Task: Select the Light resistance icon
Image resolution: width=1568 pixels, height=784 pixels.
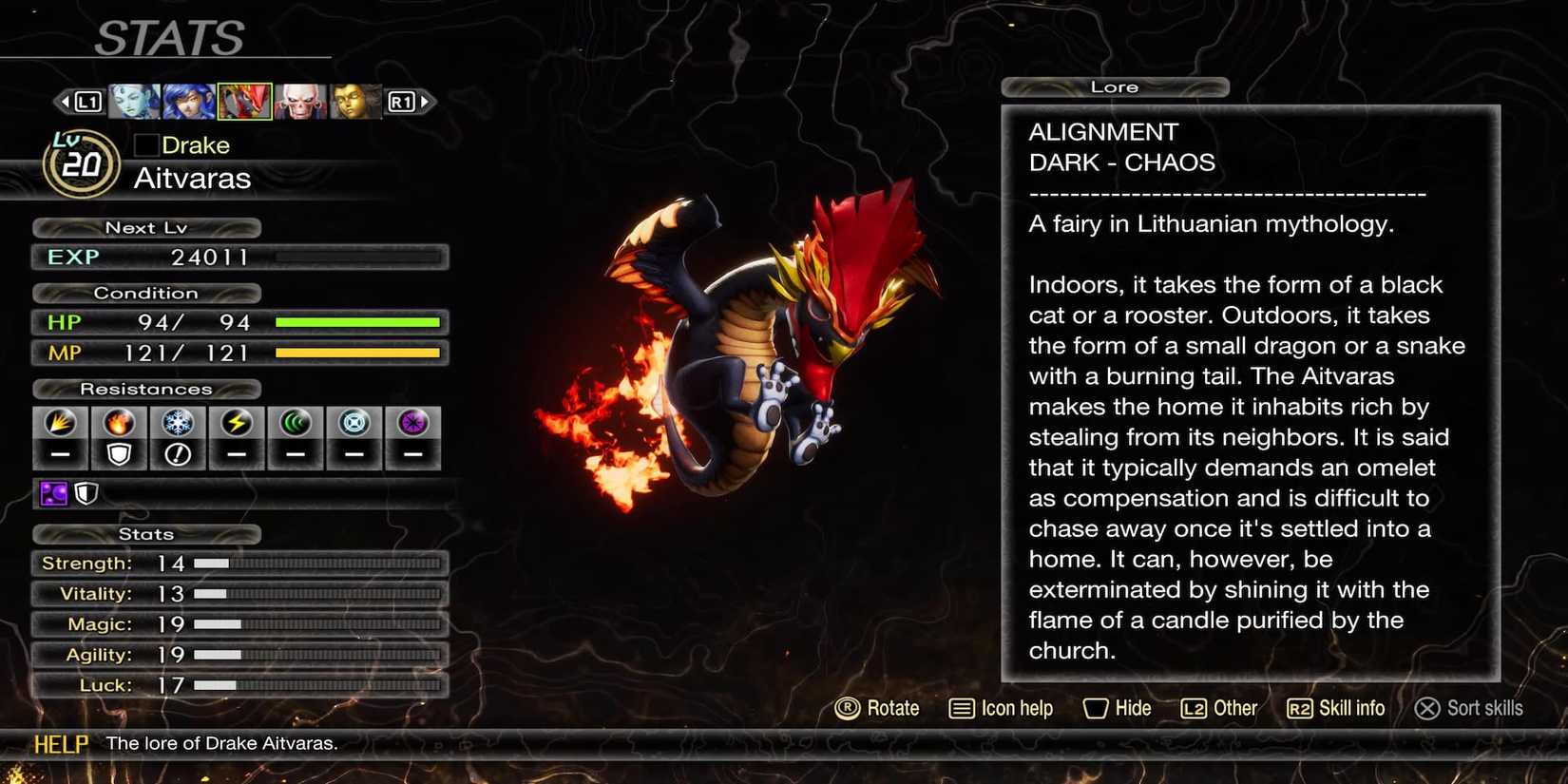Action: 353,423
